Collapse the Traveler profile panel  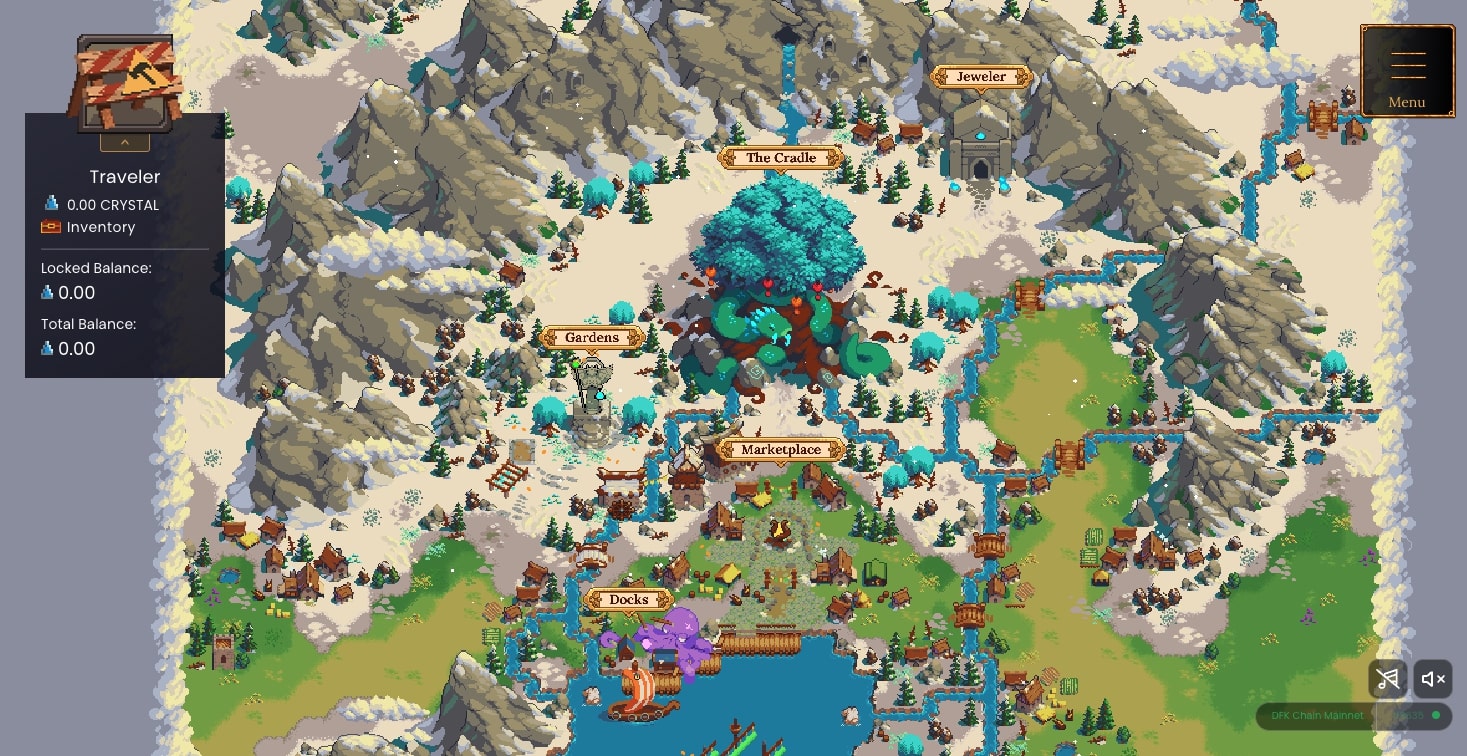pyautogui.click(x=125, y=142)
